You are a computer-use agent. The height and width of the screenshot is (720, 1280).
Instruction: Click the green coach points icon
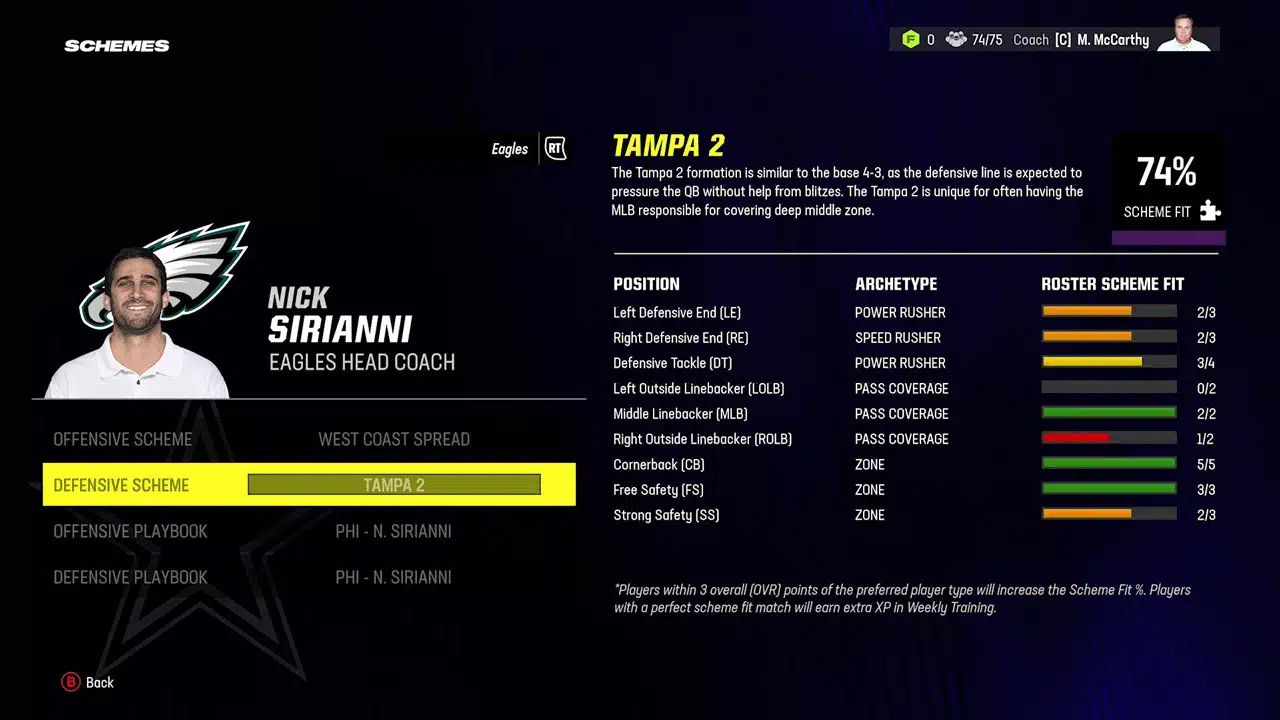(911, 39)
